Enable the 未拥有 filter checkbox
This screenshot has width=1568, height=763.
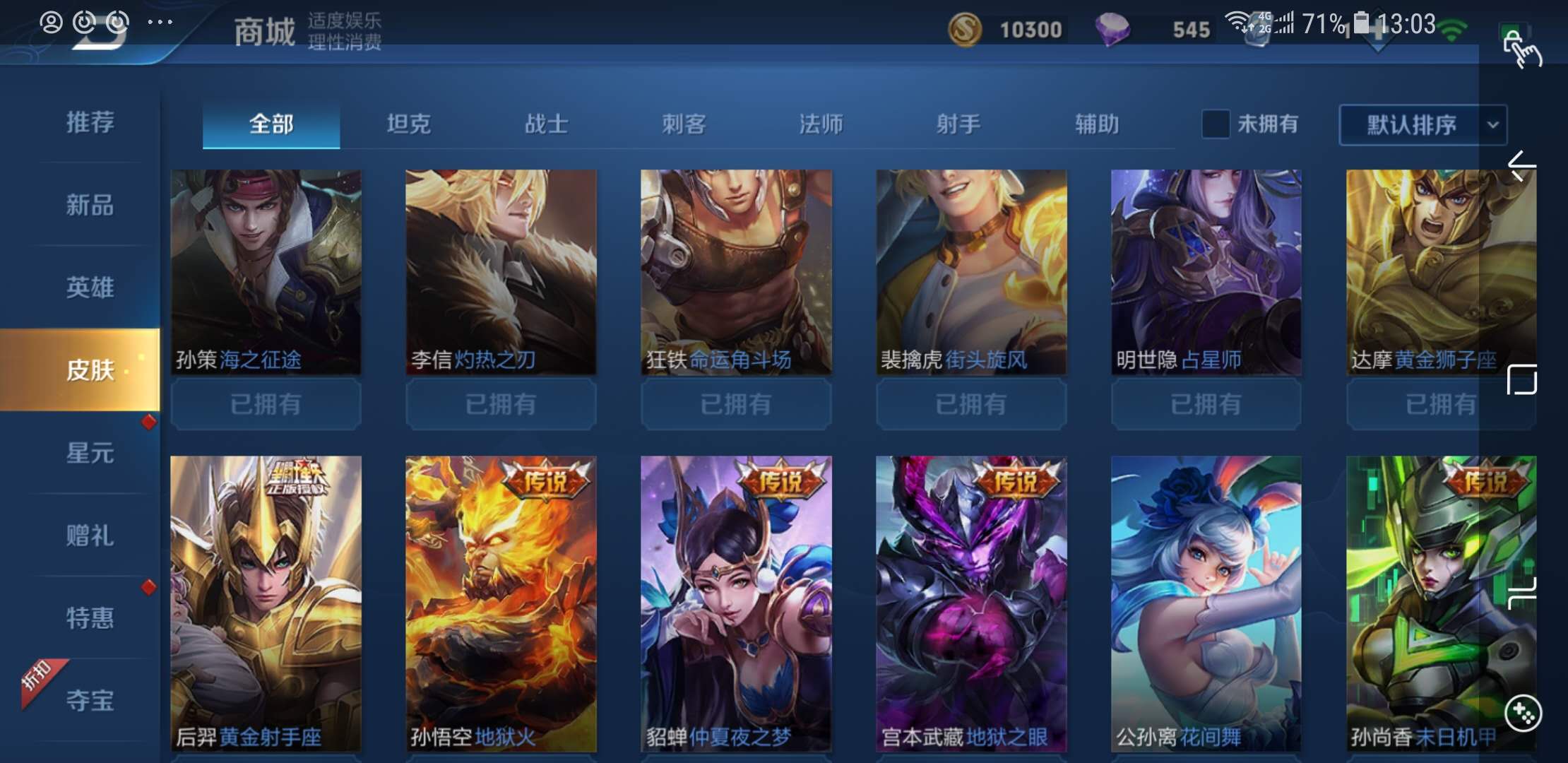coord(1216,123)
